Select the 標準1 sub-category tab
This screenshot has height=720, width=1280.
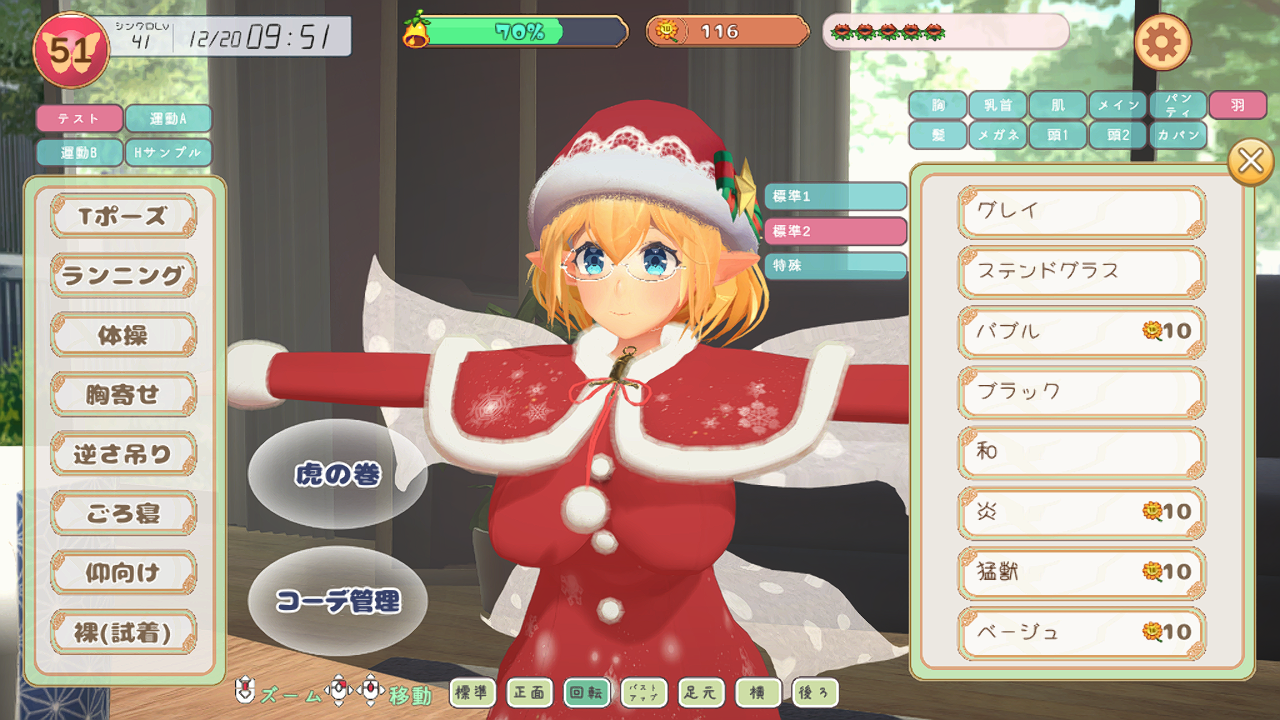[835, 196]
